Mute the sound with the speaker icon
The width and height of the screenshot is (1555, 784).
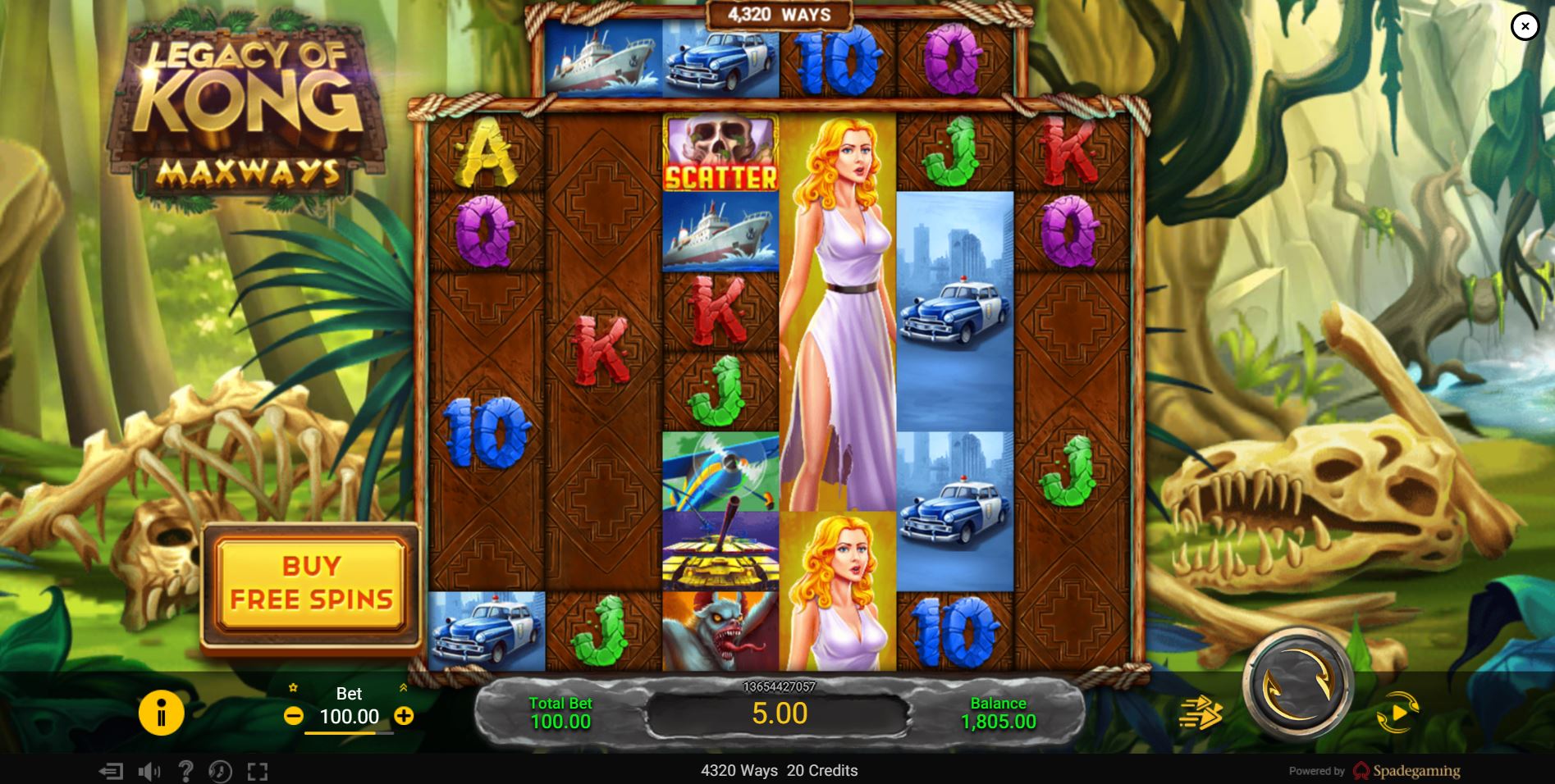148,771
